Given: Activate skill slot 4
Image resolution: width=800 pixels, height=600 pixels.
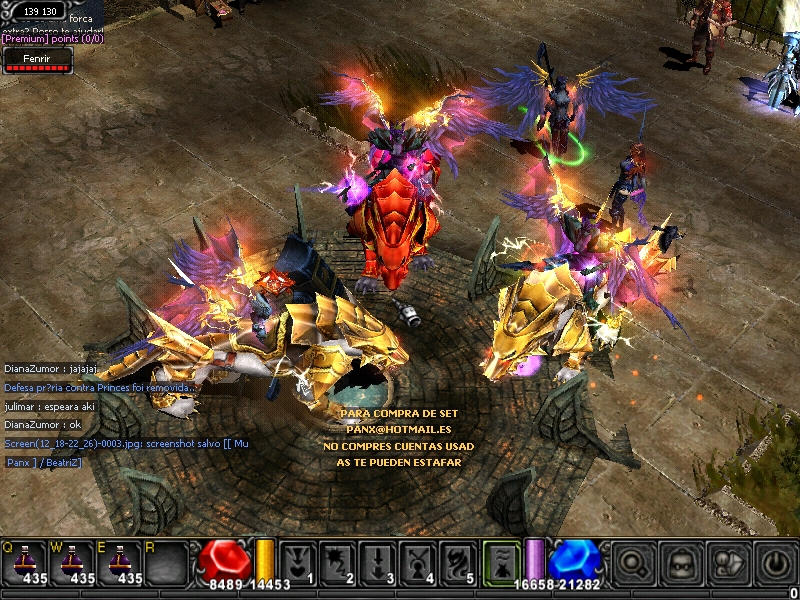Looking at the screenshot, I should [417, 563].
